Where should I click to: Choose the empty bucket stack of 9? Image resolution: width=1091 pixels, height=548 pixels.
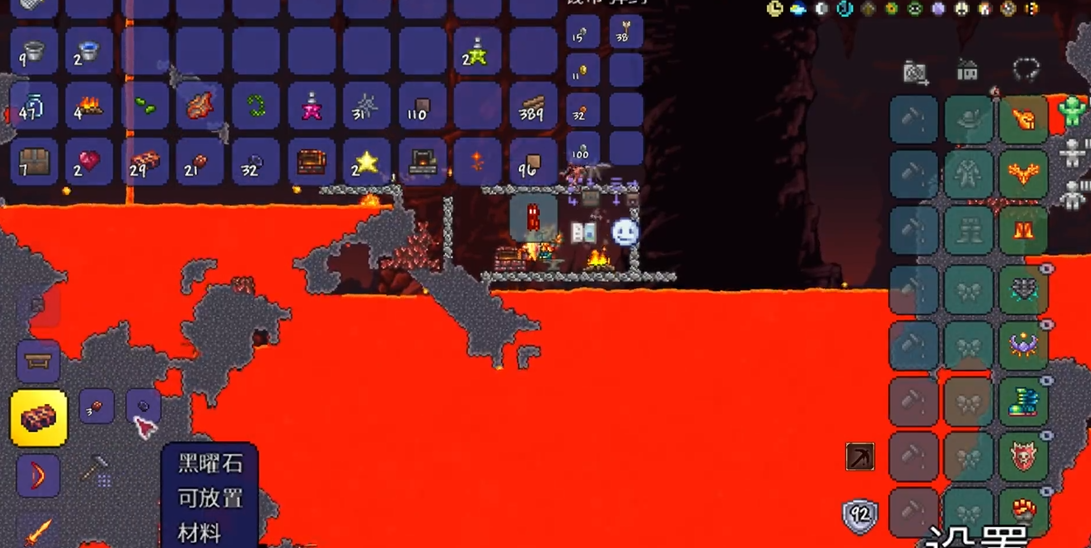point(33,51)
